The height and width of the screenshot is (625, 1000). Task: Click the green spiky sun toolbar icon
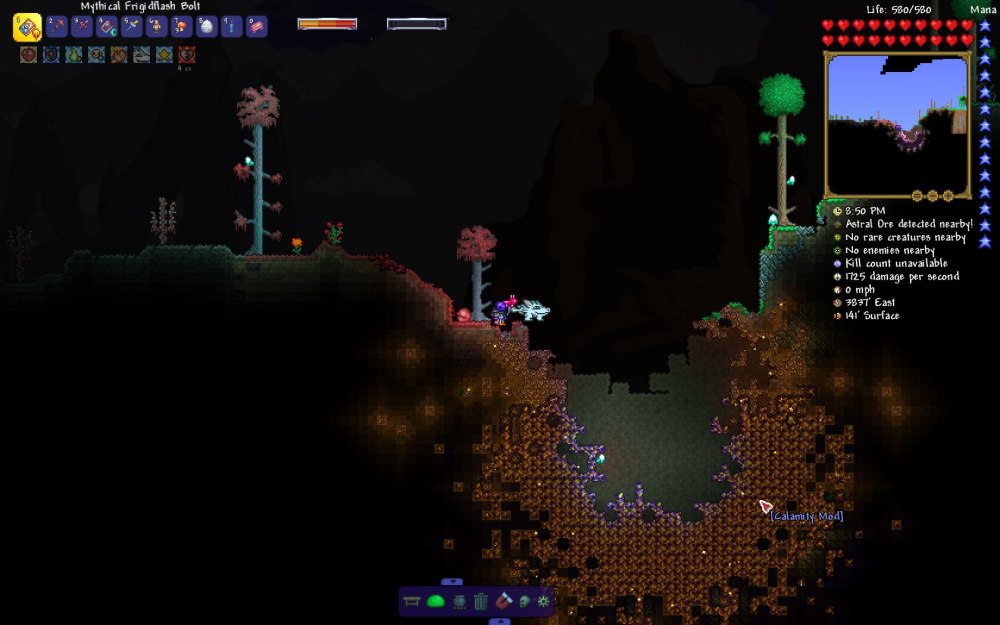tap(544, 601)
